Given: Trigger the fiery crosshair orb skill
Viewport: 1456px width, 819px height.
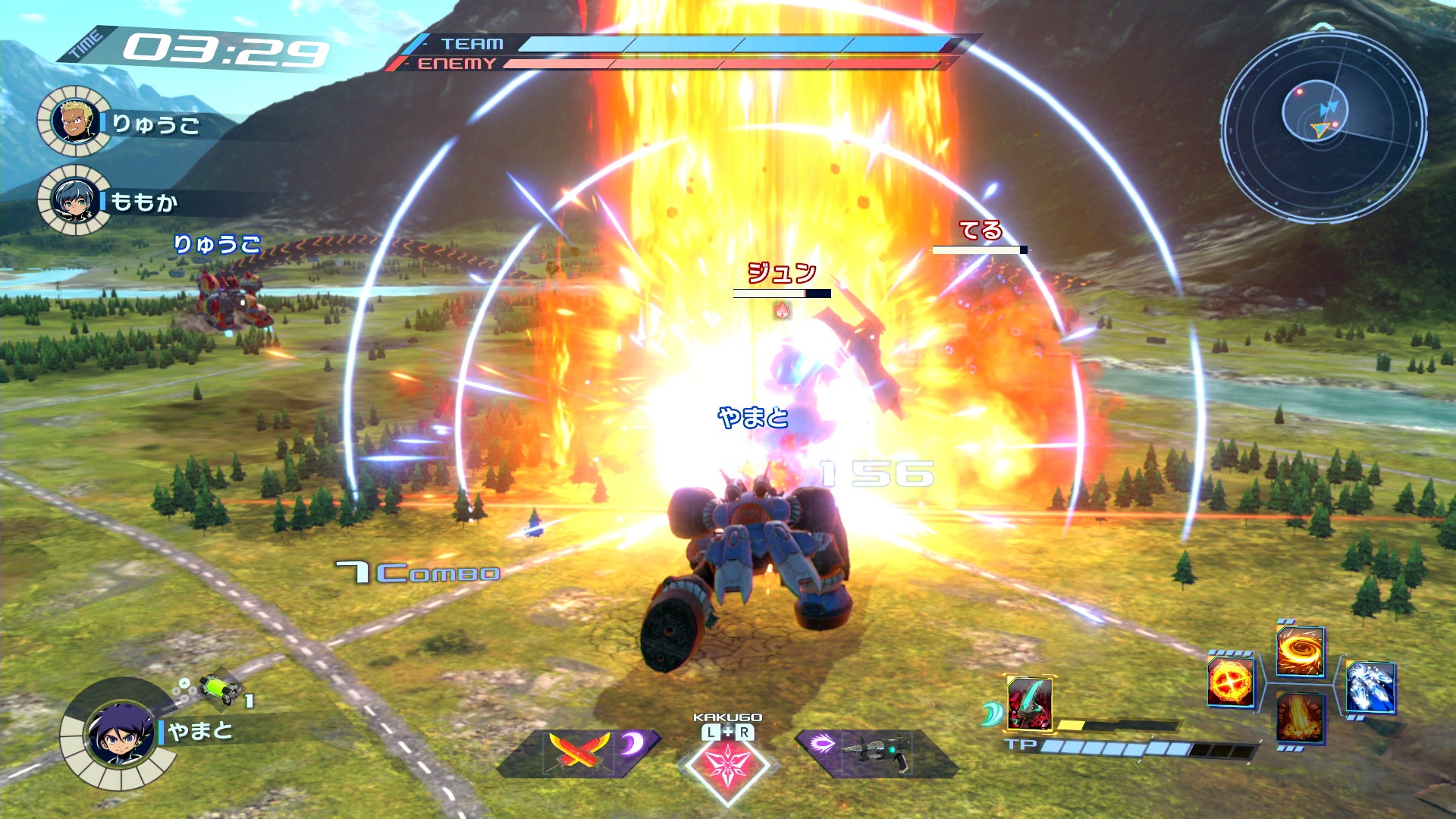Looking at the screenshot, I should click(x=1230, y=682).
